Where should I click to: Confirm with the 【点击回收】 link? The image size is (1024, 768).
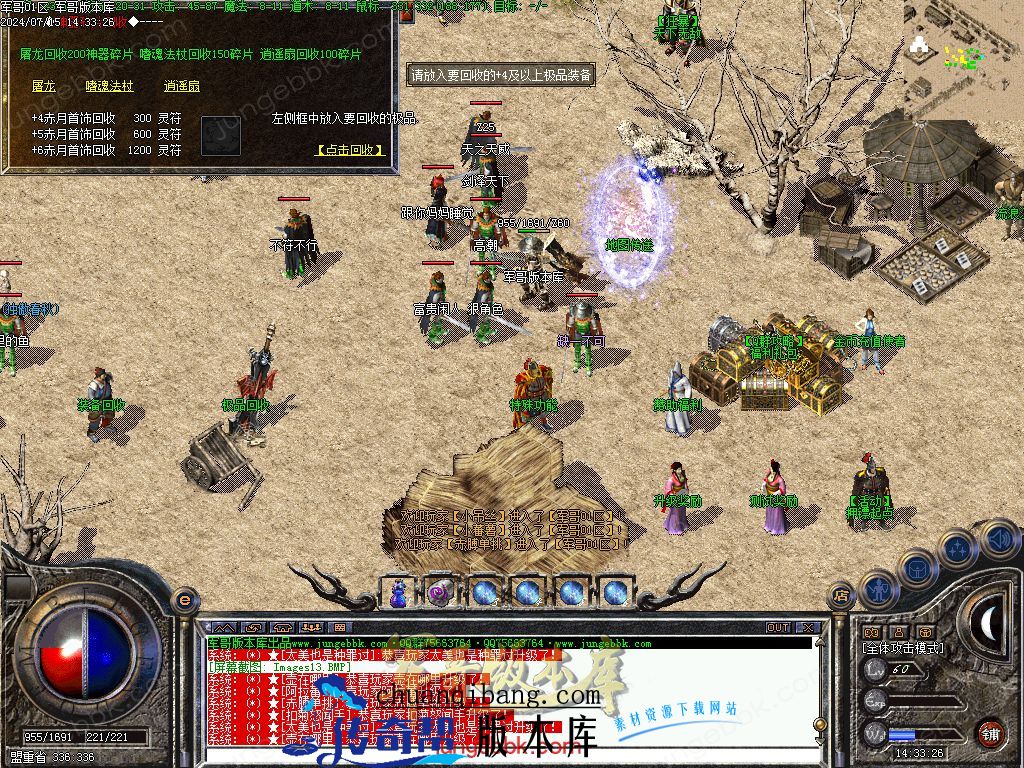(350, 150)
